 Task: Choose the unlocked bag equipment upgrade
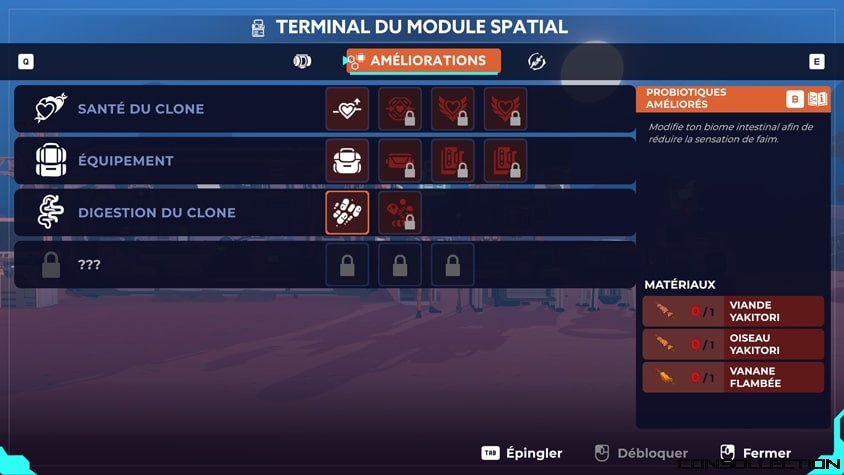tap(347, 161)
